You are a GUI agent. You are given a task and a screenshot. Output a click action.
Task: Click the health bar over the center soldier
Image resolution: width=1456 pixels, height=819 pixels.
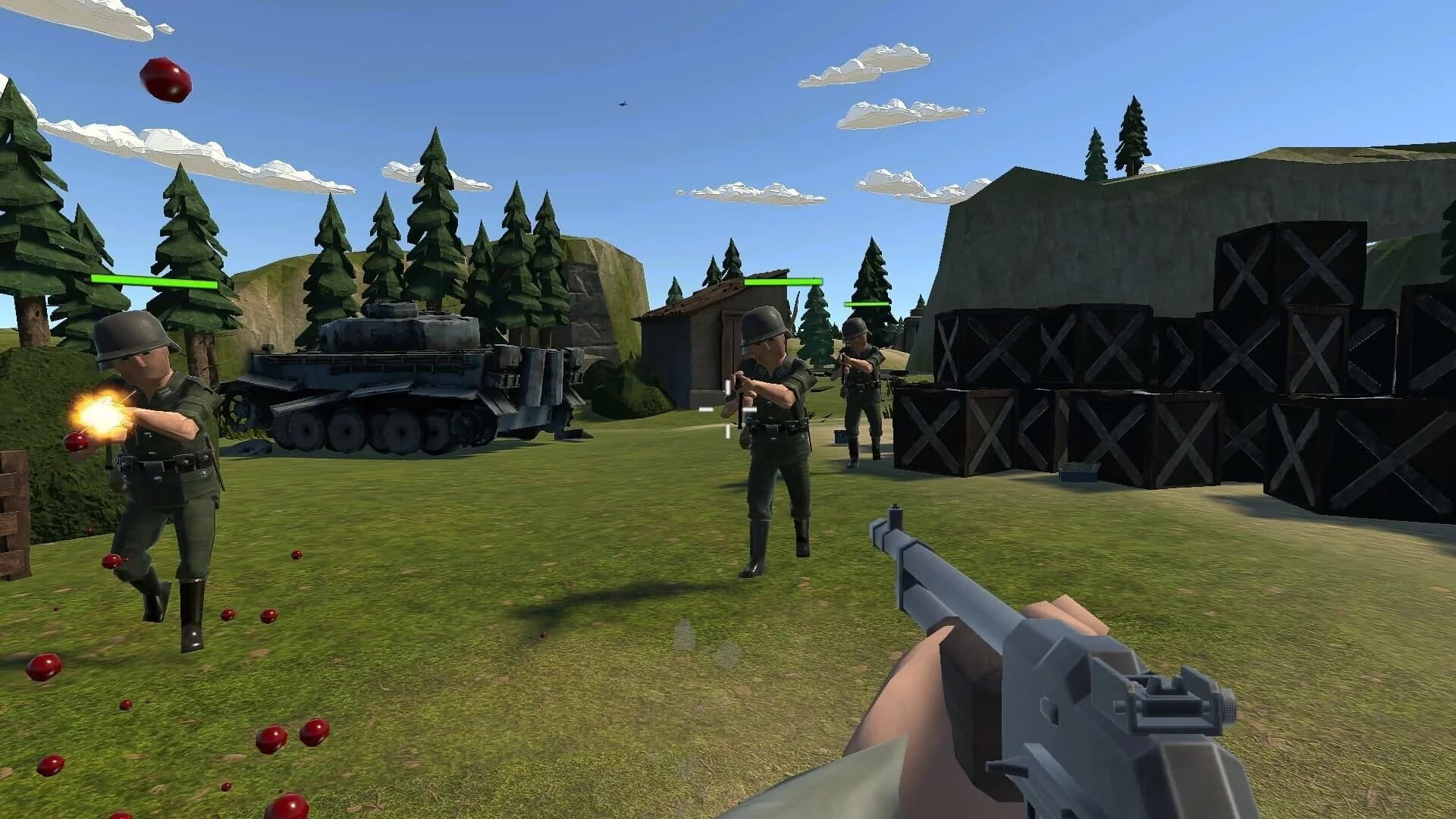783,281
